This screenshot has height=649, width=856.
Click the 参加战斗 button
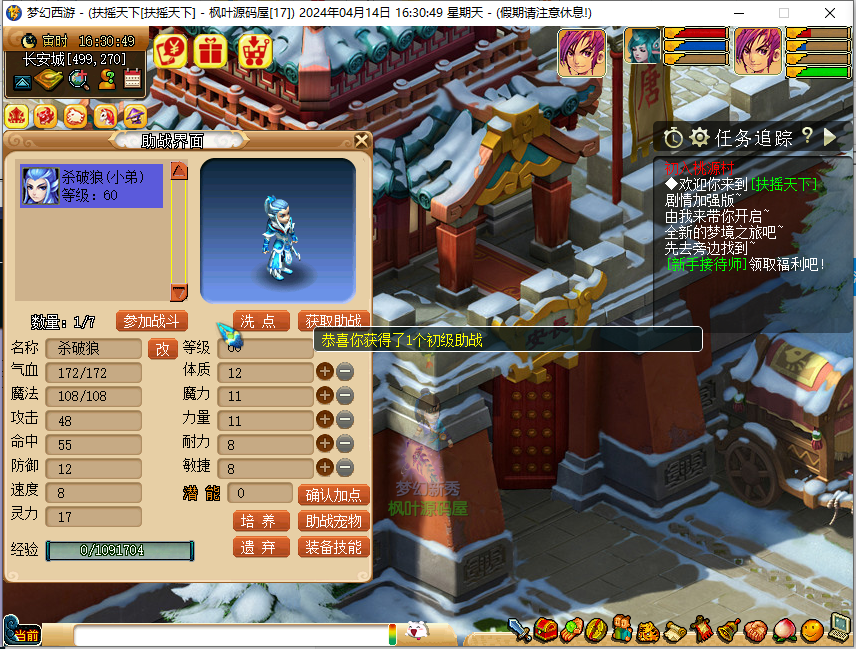coord(152,321)
